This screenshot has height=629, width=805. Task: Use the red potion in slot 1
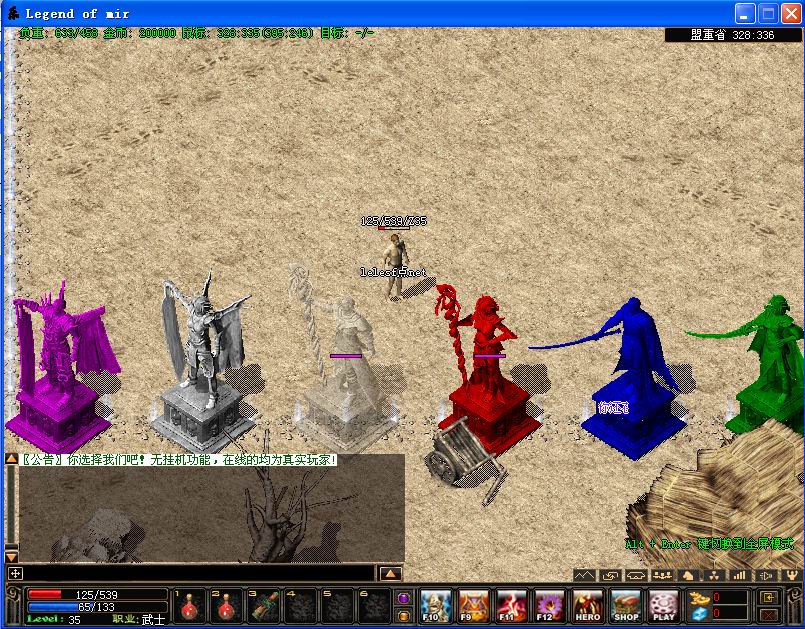click(189, 606)
